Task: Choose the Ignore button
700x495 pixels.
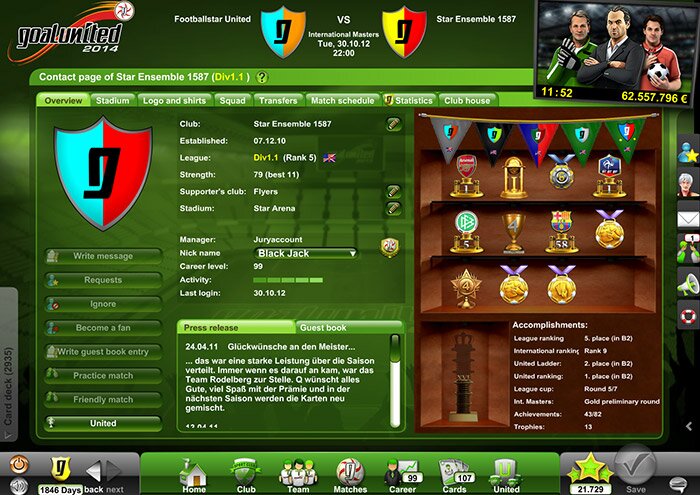Action: [102, 304]
